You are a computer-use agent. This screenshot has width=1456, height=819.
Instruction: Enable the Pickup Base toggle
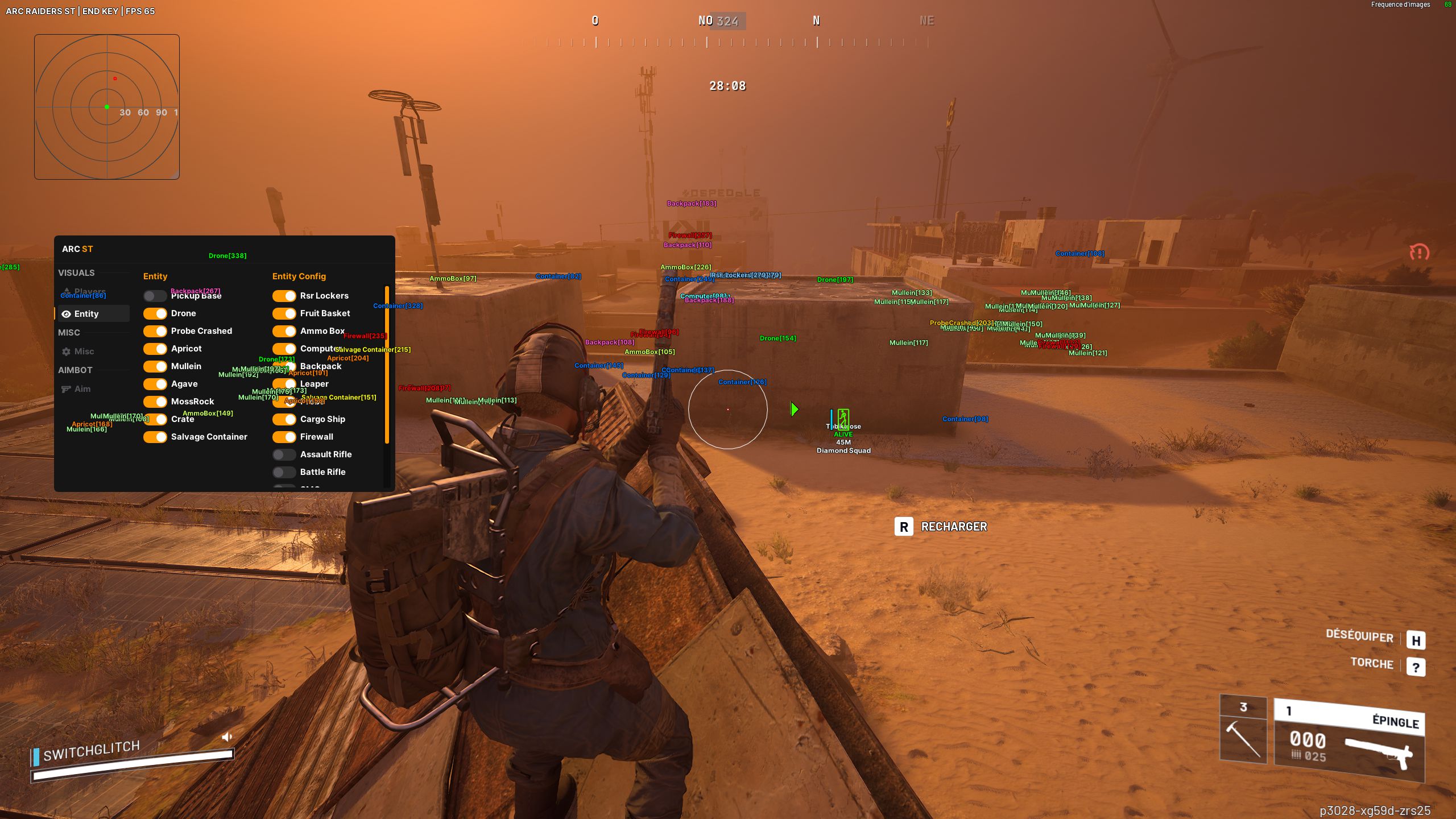point(155,296)
